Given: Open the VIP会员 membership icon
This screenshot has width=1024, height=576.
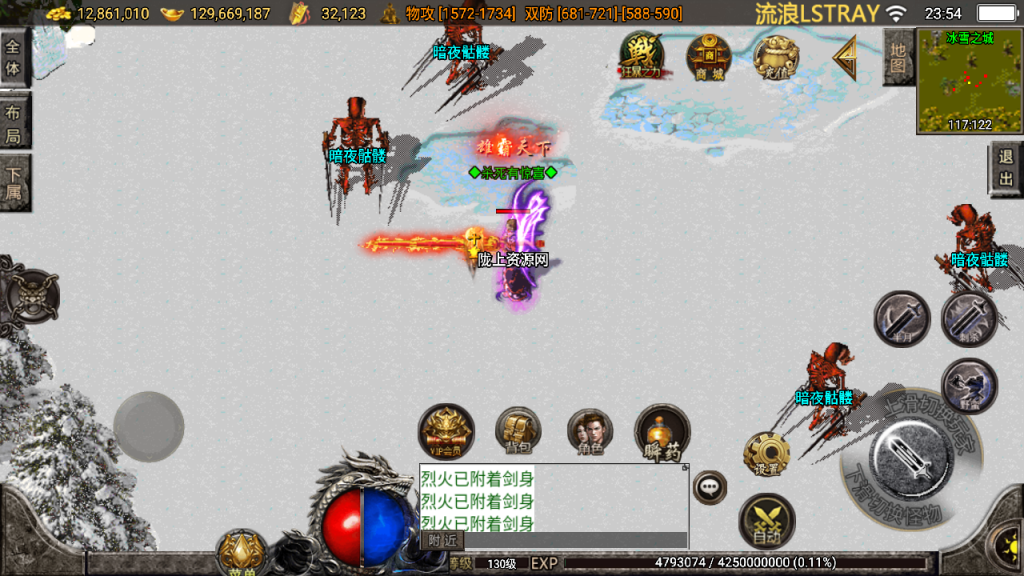Looking at the screenshot, I should pyautogui.click(x=446, y=432).
